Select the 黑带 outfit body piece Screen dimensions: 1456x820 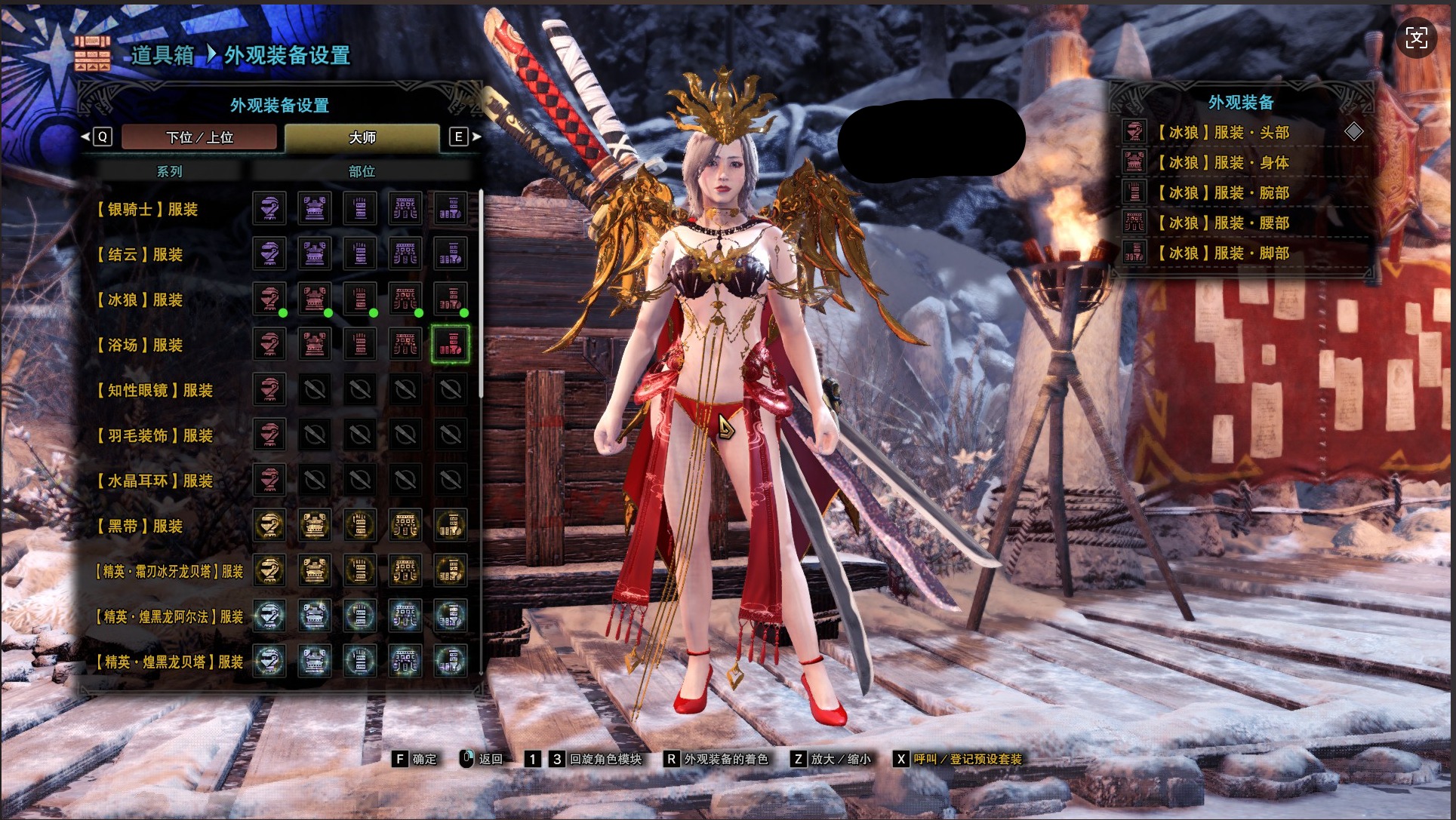[x=315, y=526]
